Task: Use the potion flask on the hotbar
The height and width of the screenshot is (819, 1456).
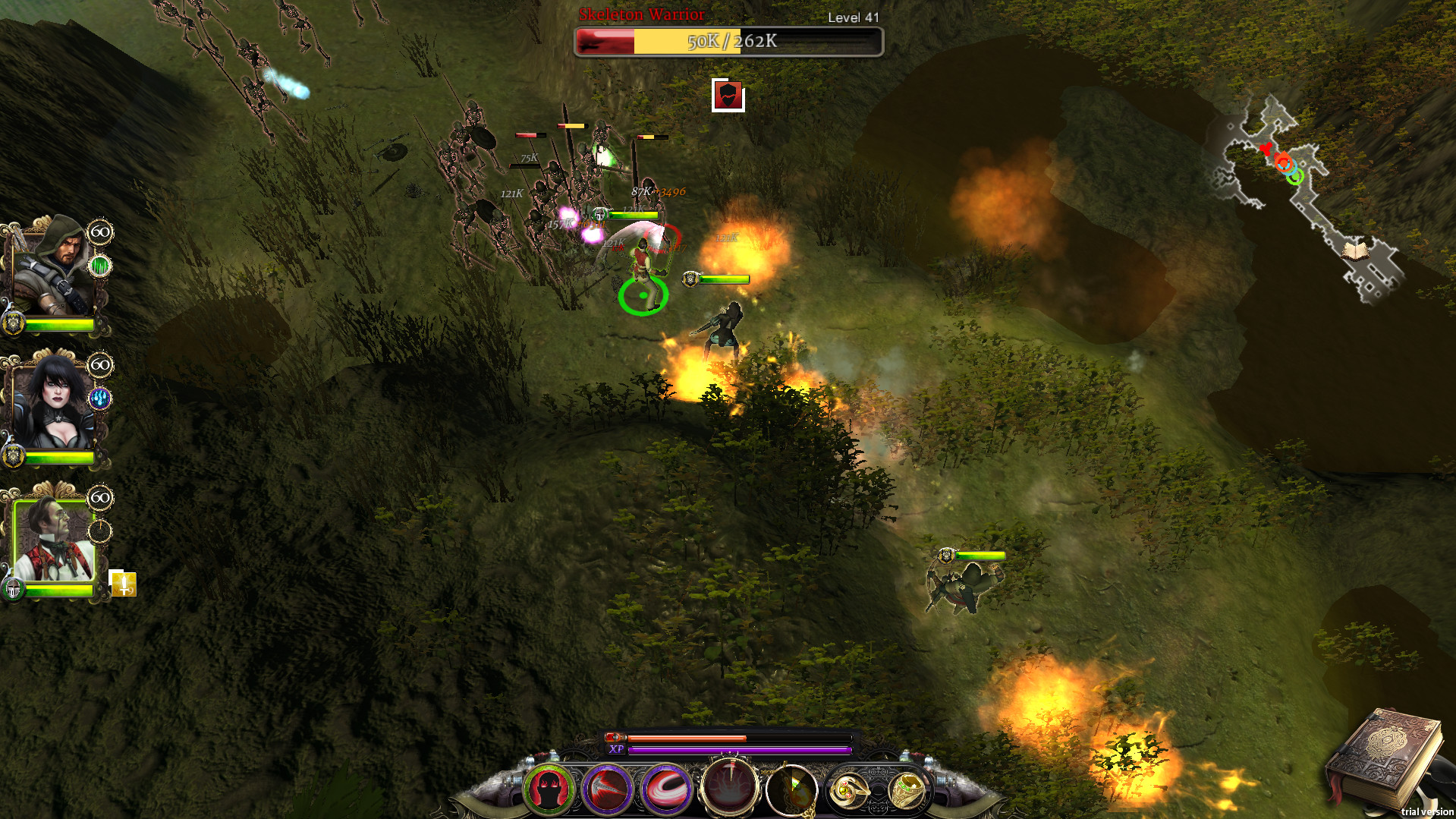Action: coord(793,790)
